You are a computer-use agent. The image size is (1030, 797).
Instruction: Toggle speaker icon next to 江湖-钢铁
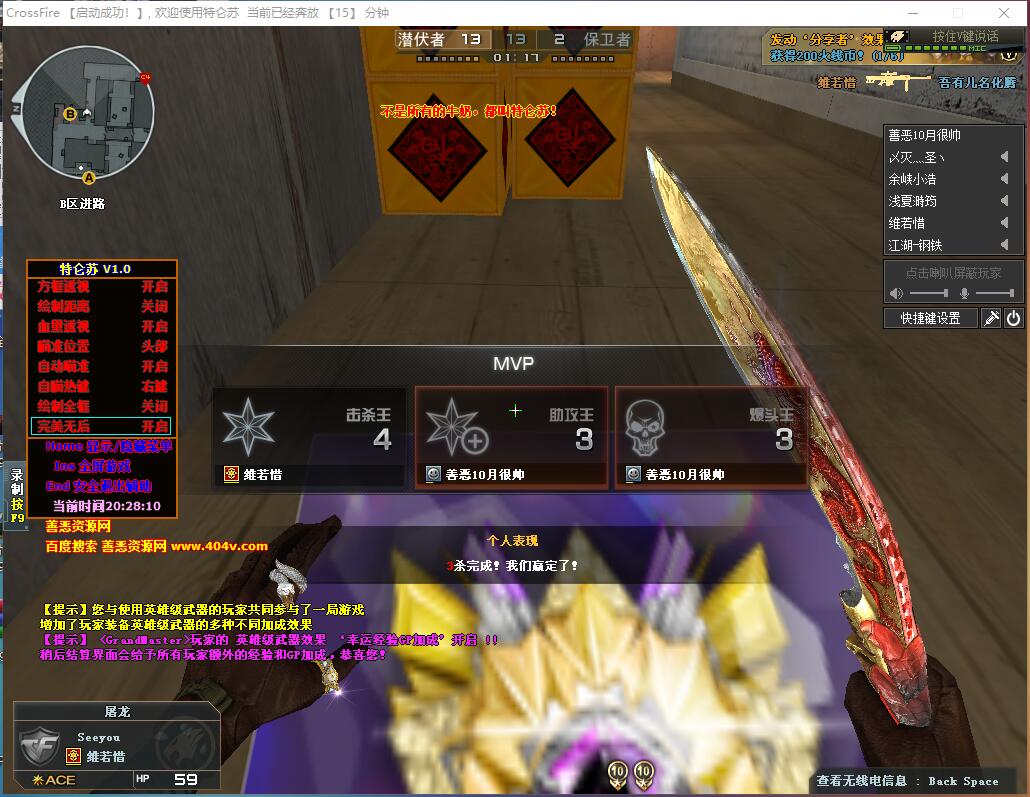[x=1004, y=245]
